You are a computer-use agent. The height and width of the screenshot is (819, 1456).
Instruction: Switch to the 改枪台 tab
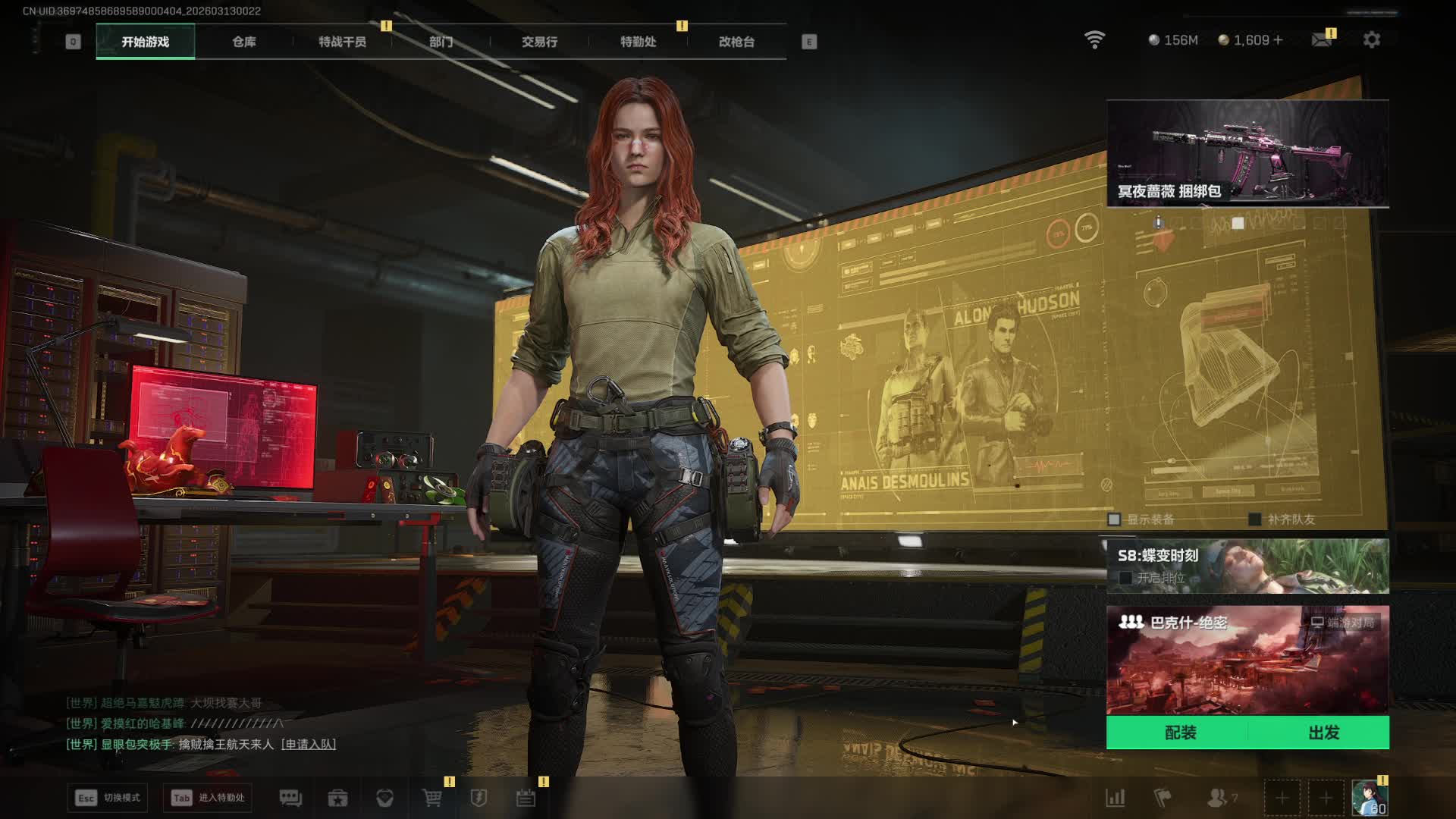(736, 42)
